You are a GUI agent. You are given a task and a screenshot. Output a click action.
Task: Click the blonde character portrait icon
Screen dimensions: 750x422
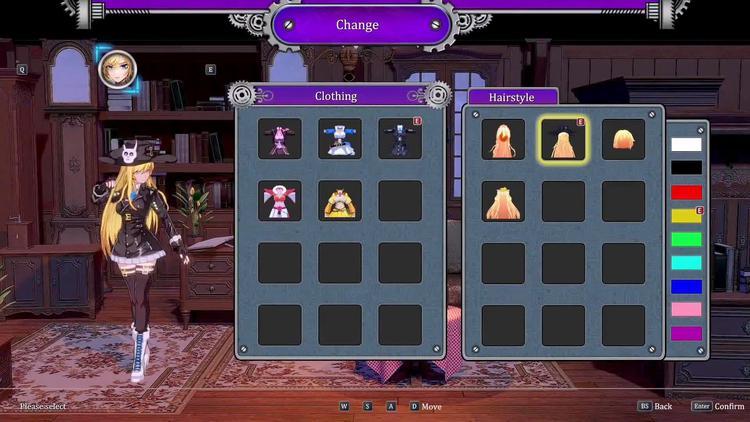119,69
